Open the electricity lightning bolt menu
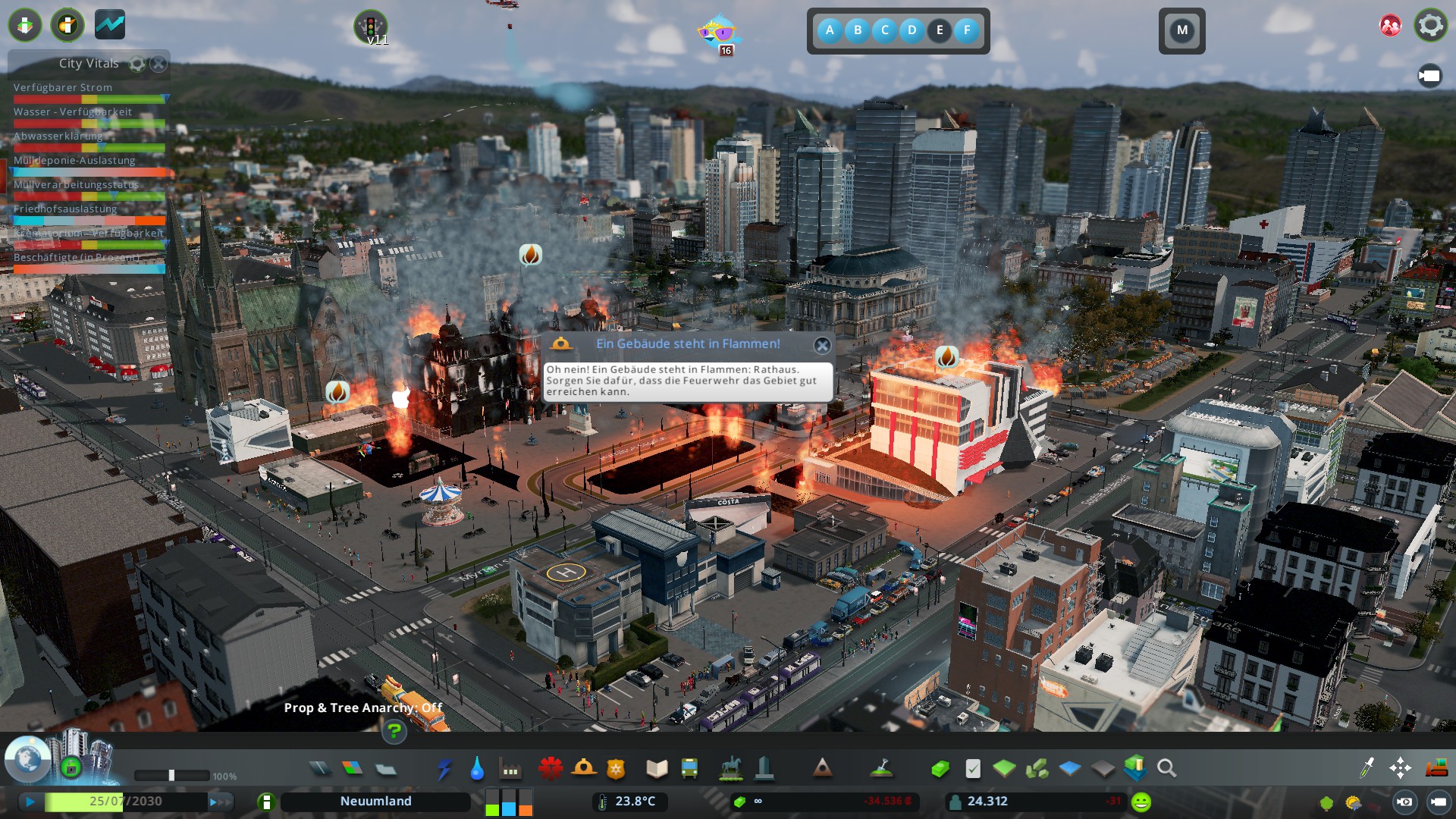1456x819 pixels. (x=444, y=769)
